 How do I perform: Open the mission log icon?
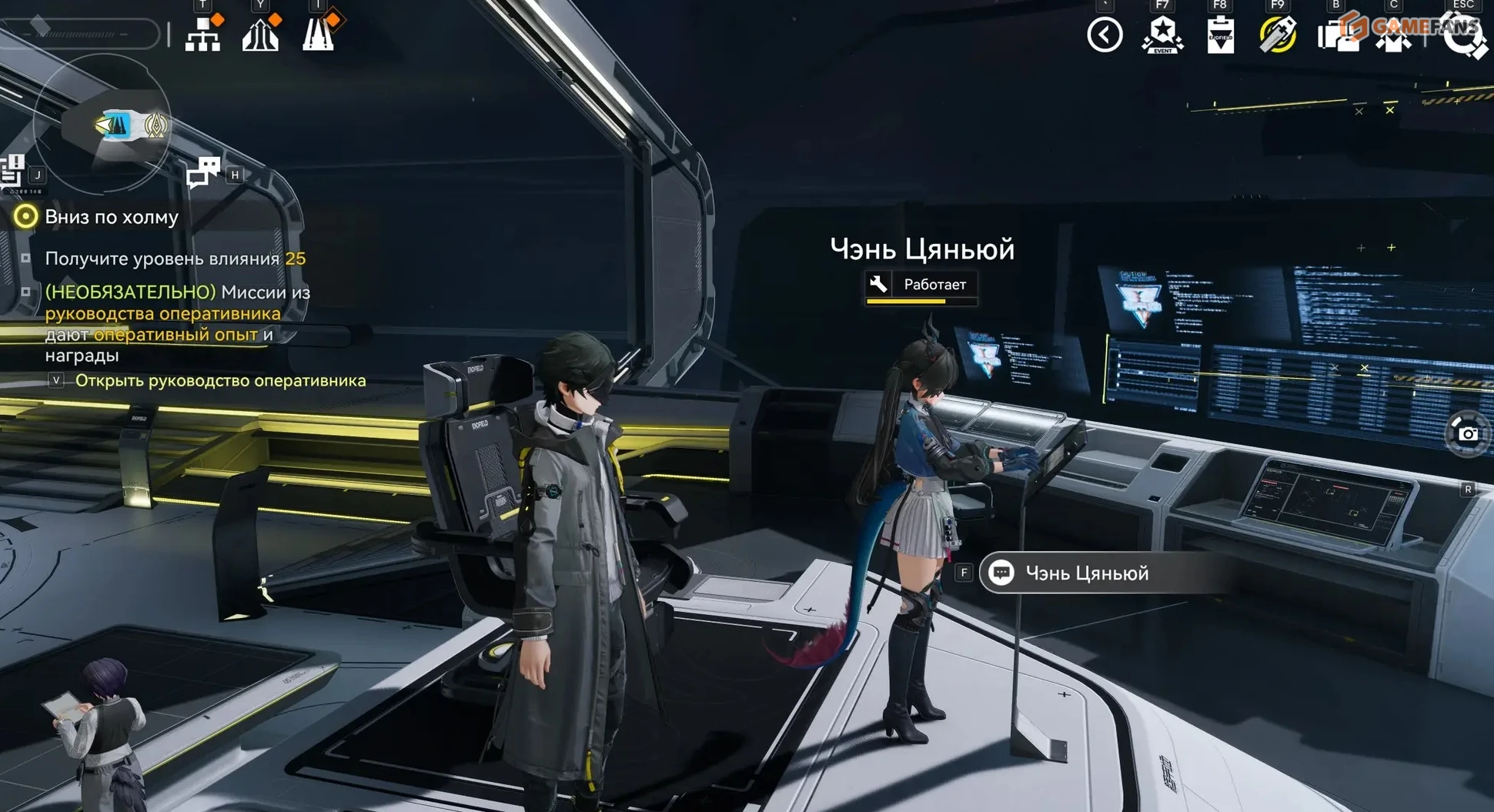coord(12,171)
